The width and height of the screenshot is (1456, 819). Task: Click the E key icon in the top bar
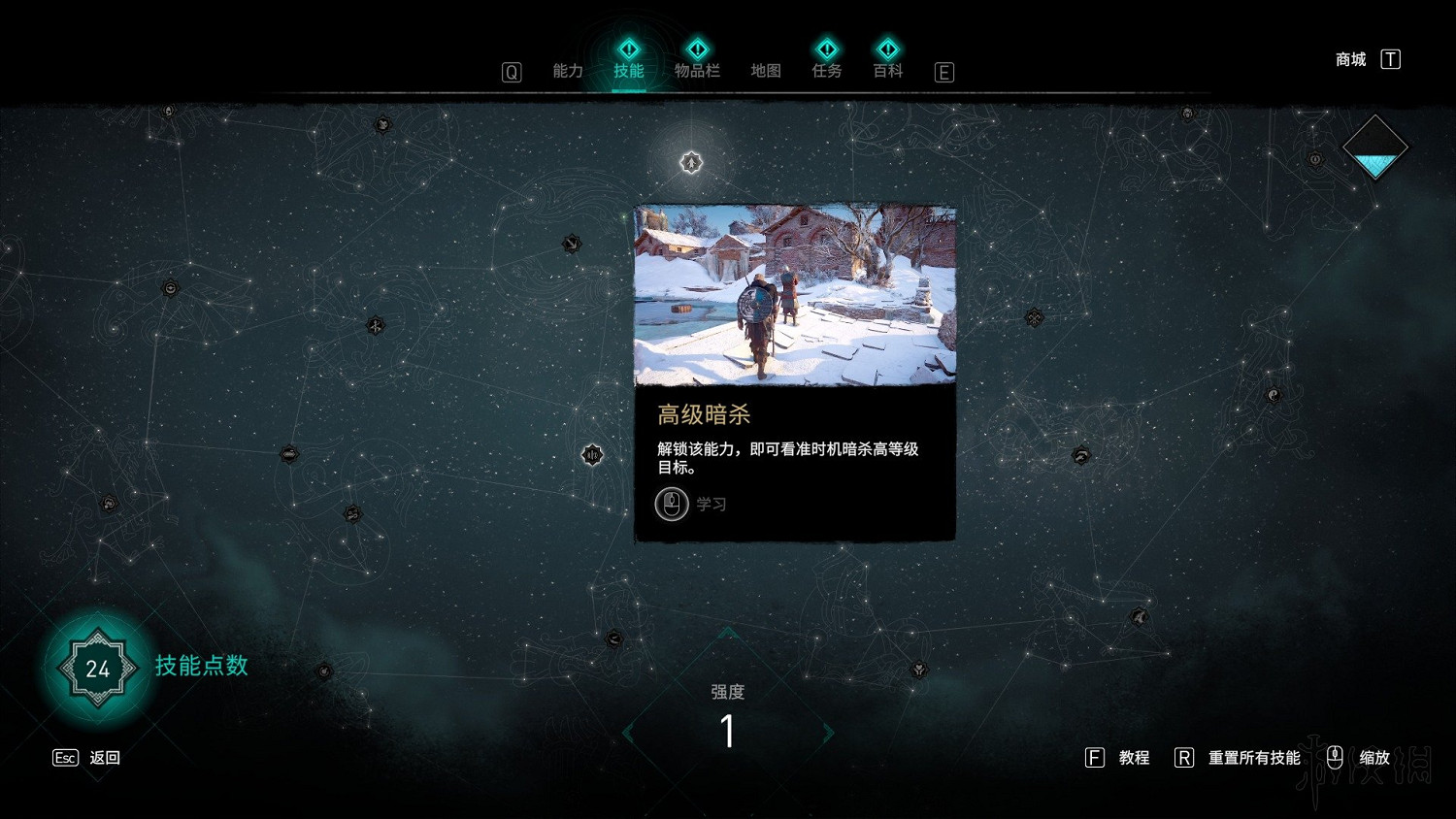(943, 72)
